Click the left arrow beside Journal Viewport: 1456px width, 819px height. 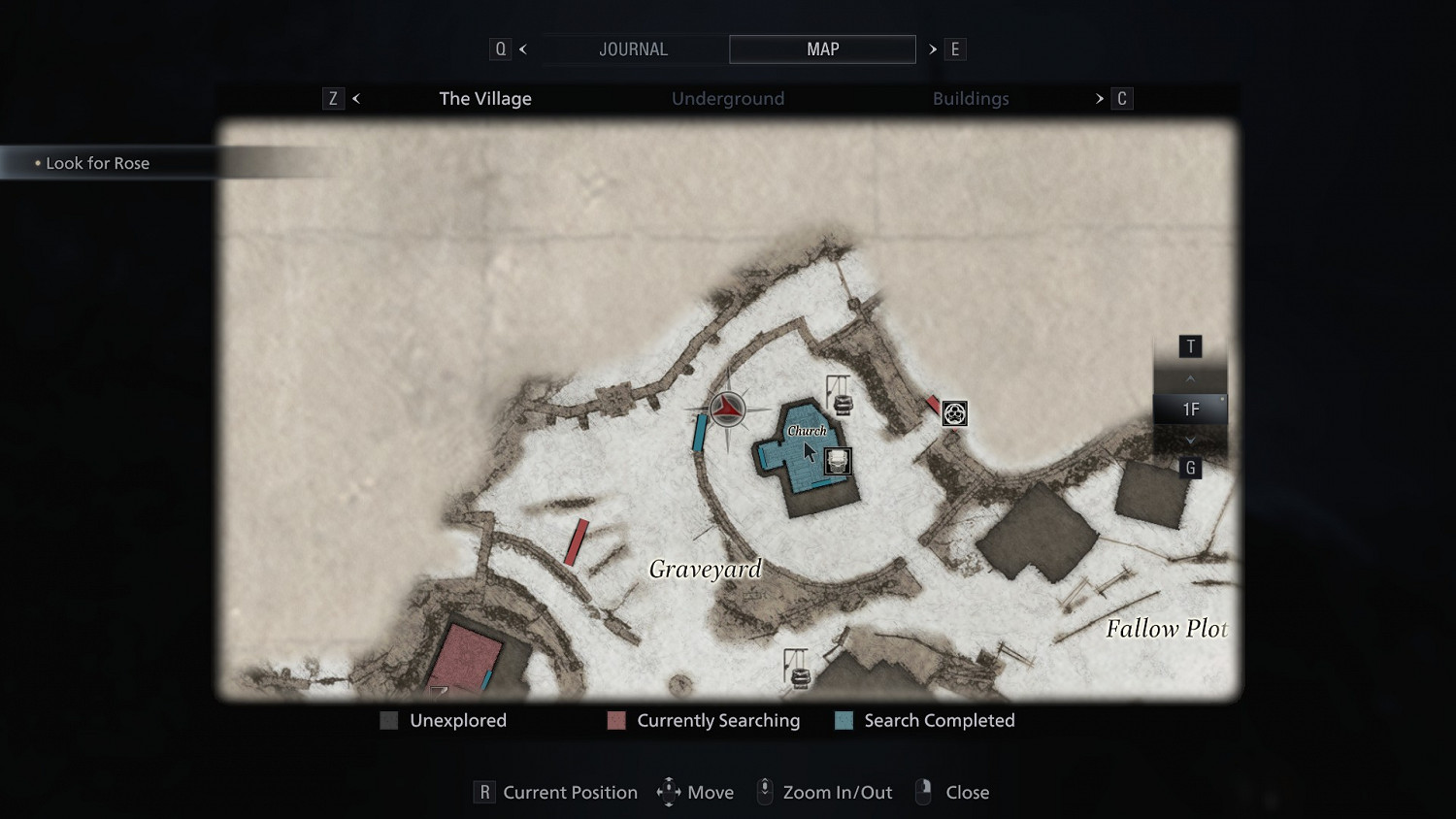click(x=523, y=49)
